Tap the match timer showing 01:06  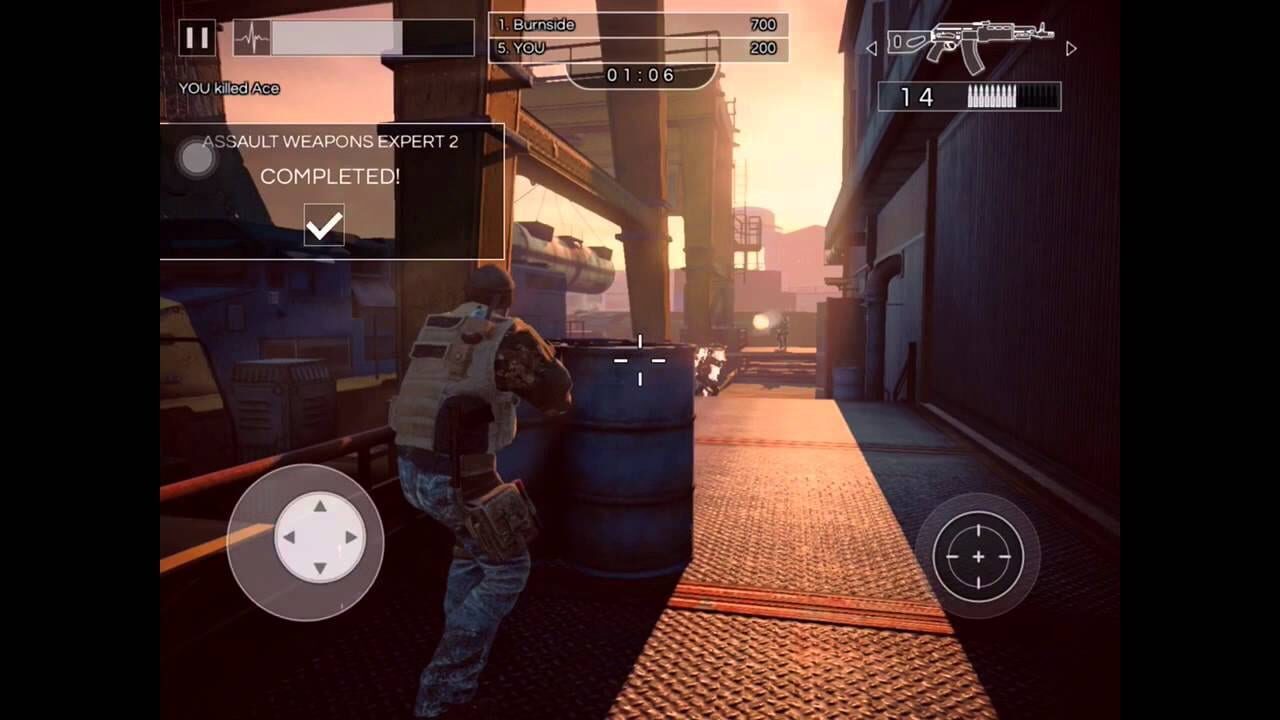click(x=640, y=74)
